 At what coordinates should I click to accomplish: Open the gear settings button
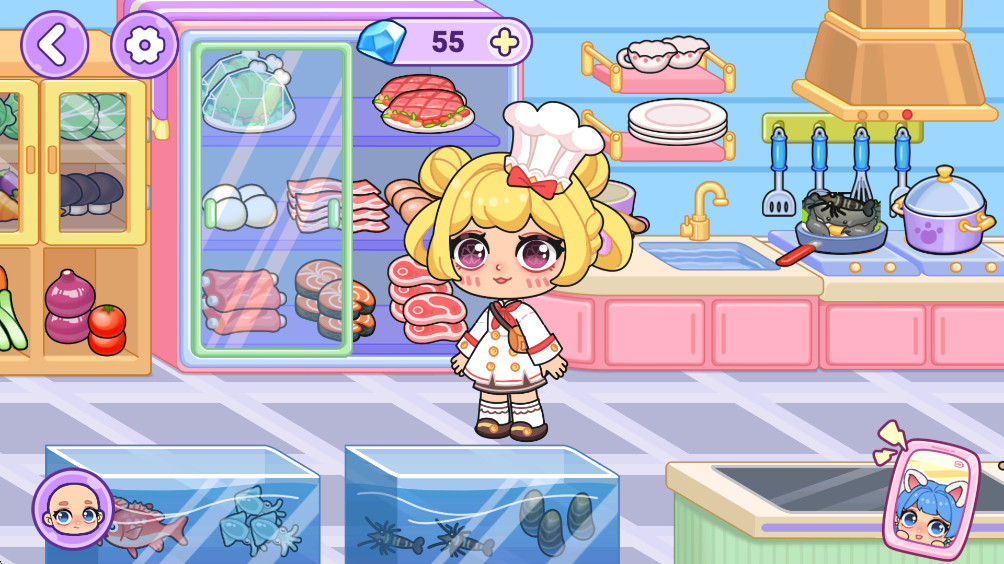pyautogui.click(x=145, y=44)
